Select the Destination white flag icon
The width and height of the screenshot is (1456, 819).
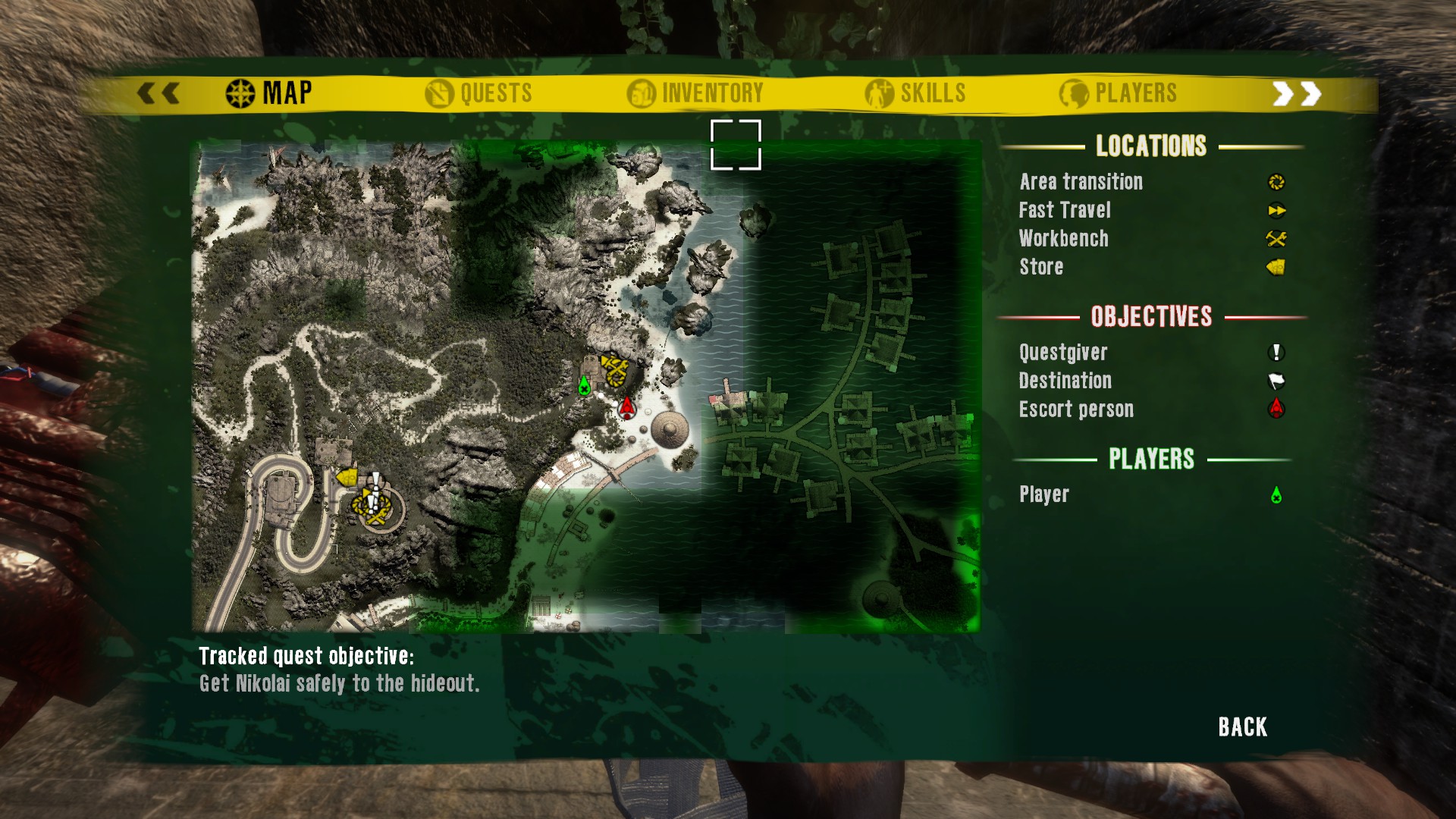coord(1276,380)
